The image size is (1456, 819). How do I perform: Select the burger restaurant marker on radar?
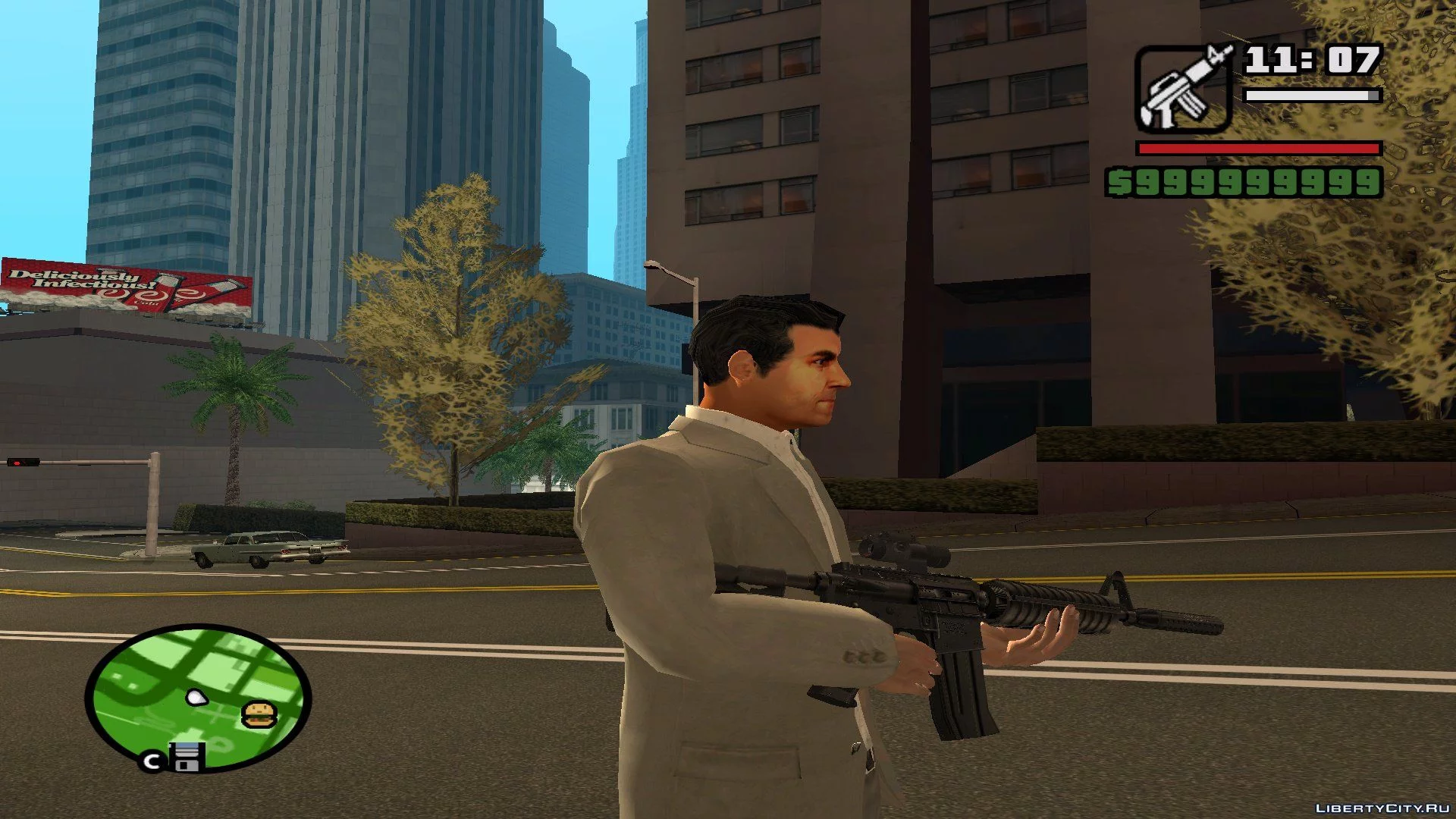(x=259, y=714)
